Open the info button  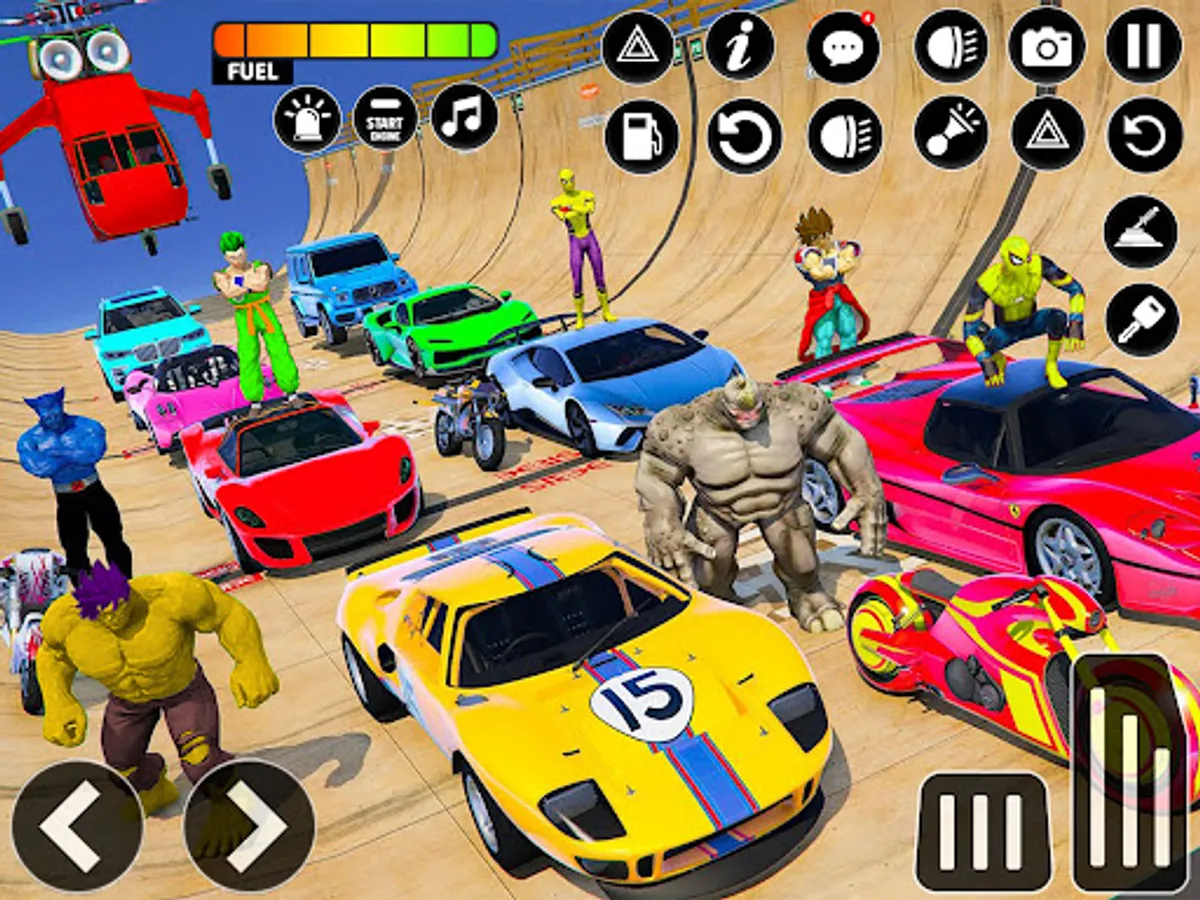[x=740, y=46]
